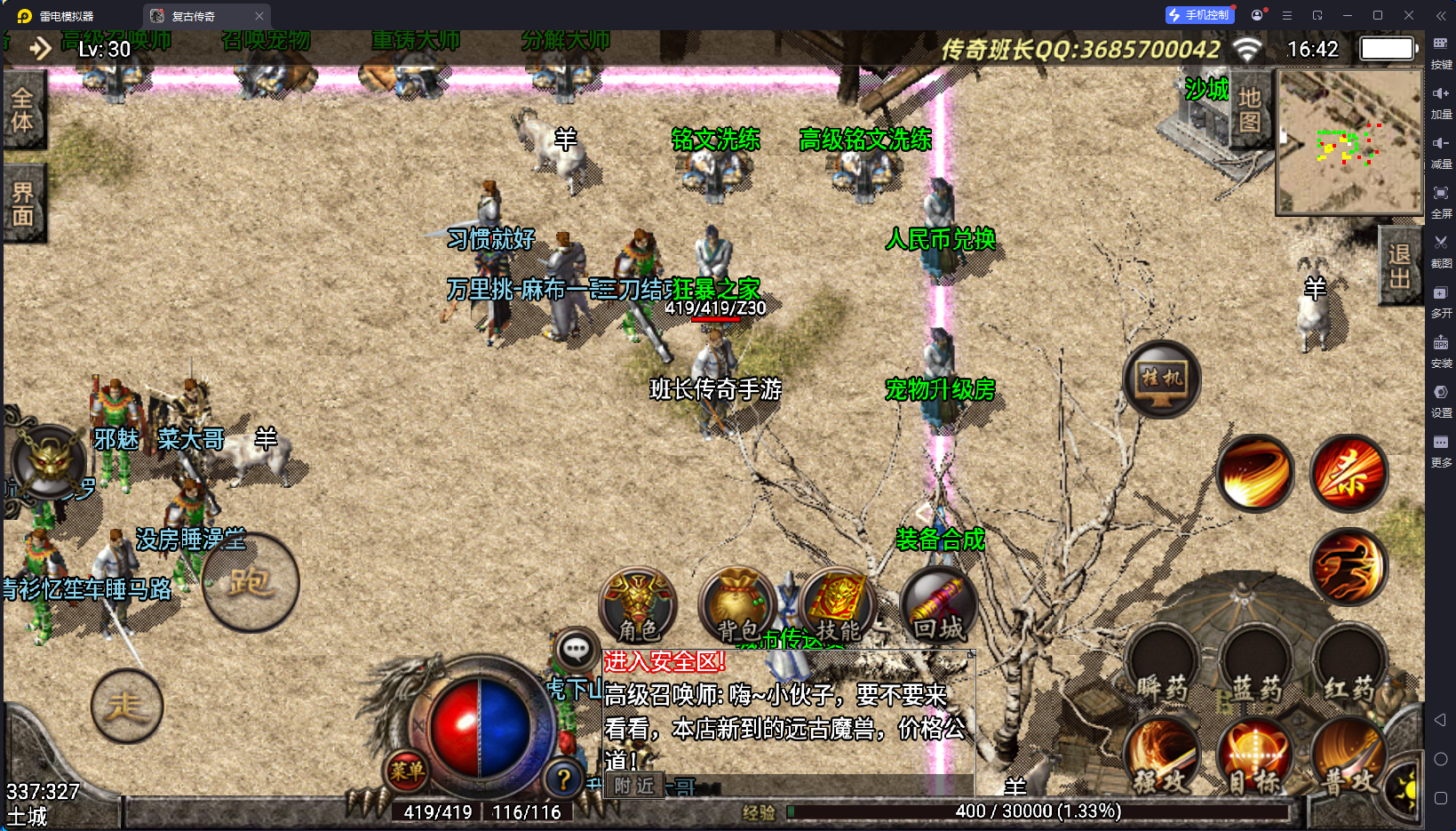Image resolution: width=1456 pixels, height=831 pixels.
Task: Click the 退出 exit button
Action: coord(1399,266)
